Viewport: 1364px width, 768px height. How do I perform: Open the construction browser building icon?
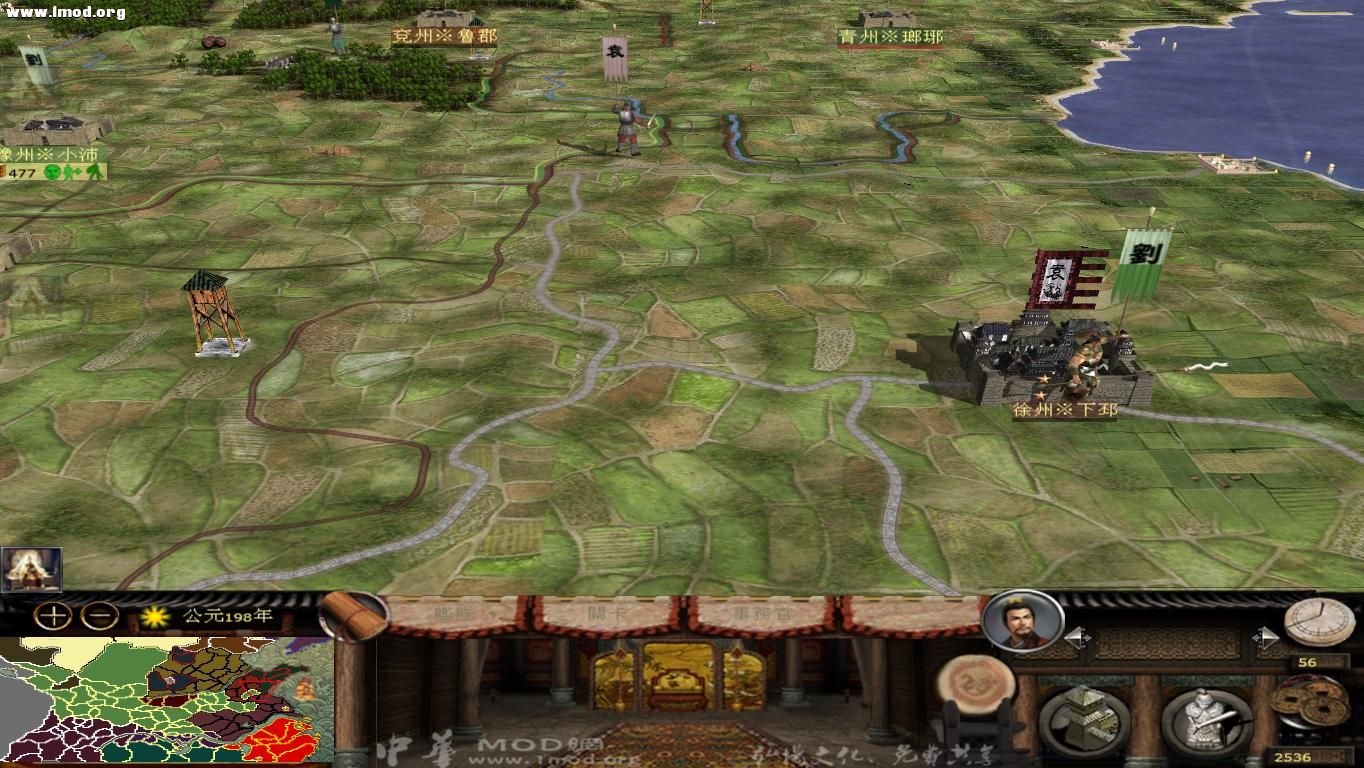tap(1084, 717)
